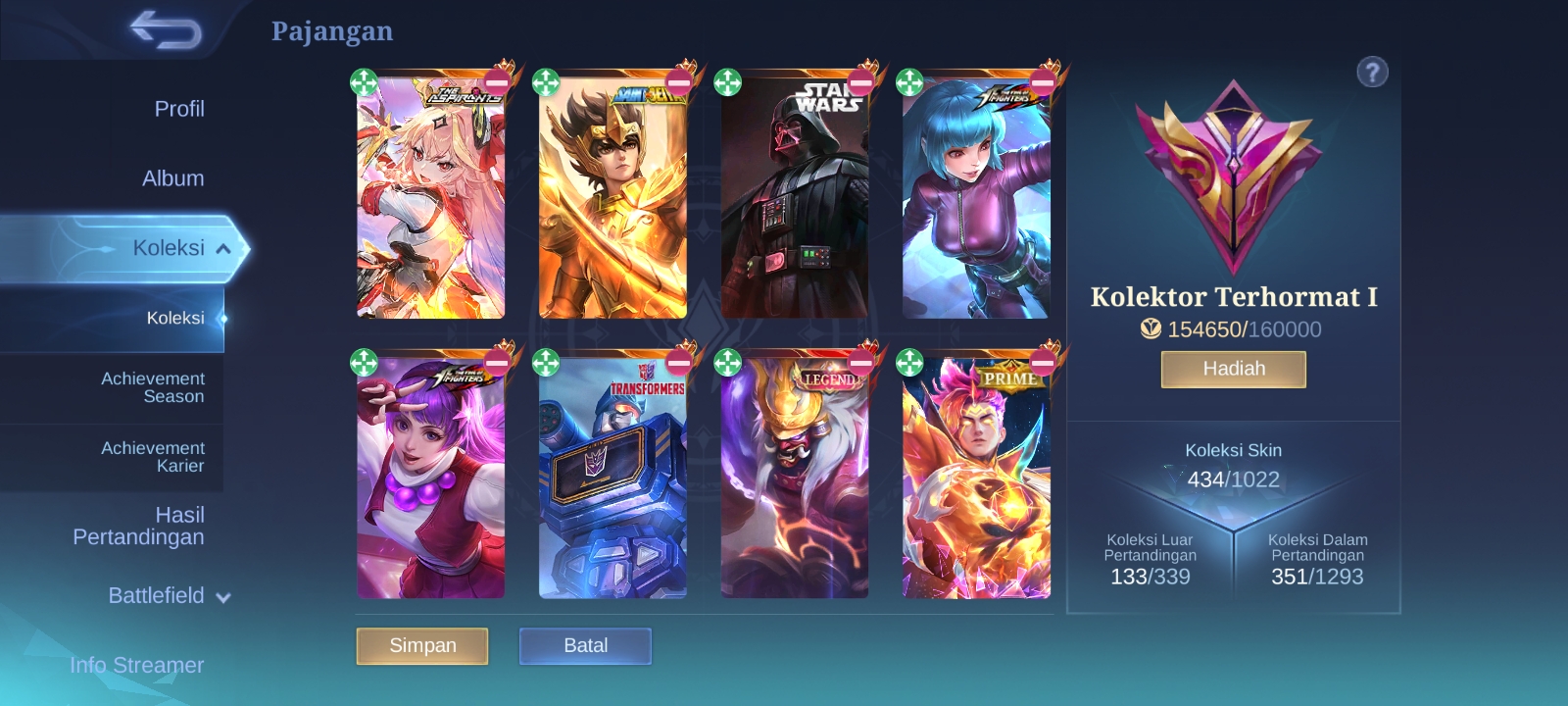The width and height of the screenshot is (1568, 706).
Task: Switch to the Album tab
Action: click(172, 178)
